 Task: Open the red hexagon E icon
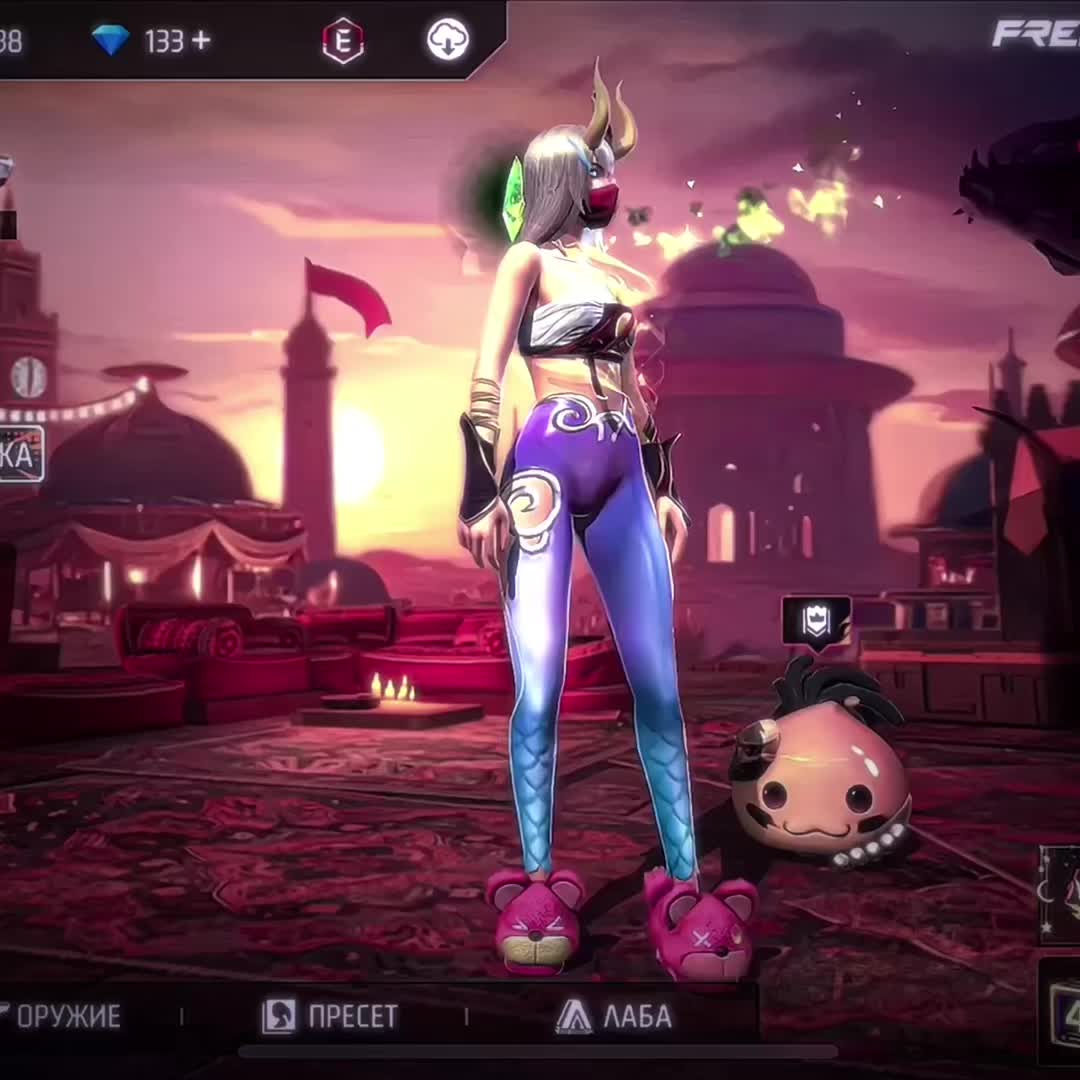pos(343,41)
